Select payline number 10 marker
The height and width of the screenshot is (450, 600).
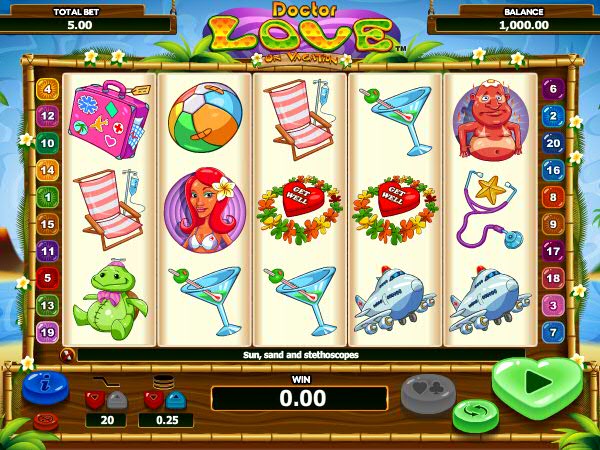(x=47, y=143)
